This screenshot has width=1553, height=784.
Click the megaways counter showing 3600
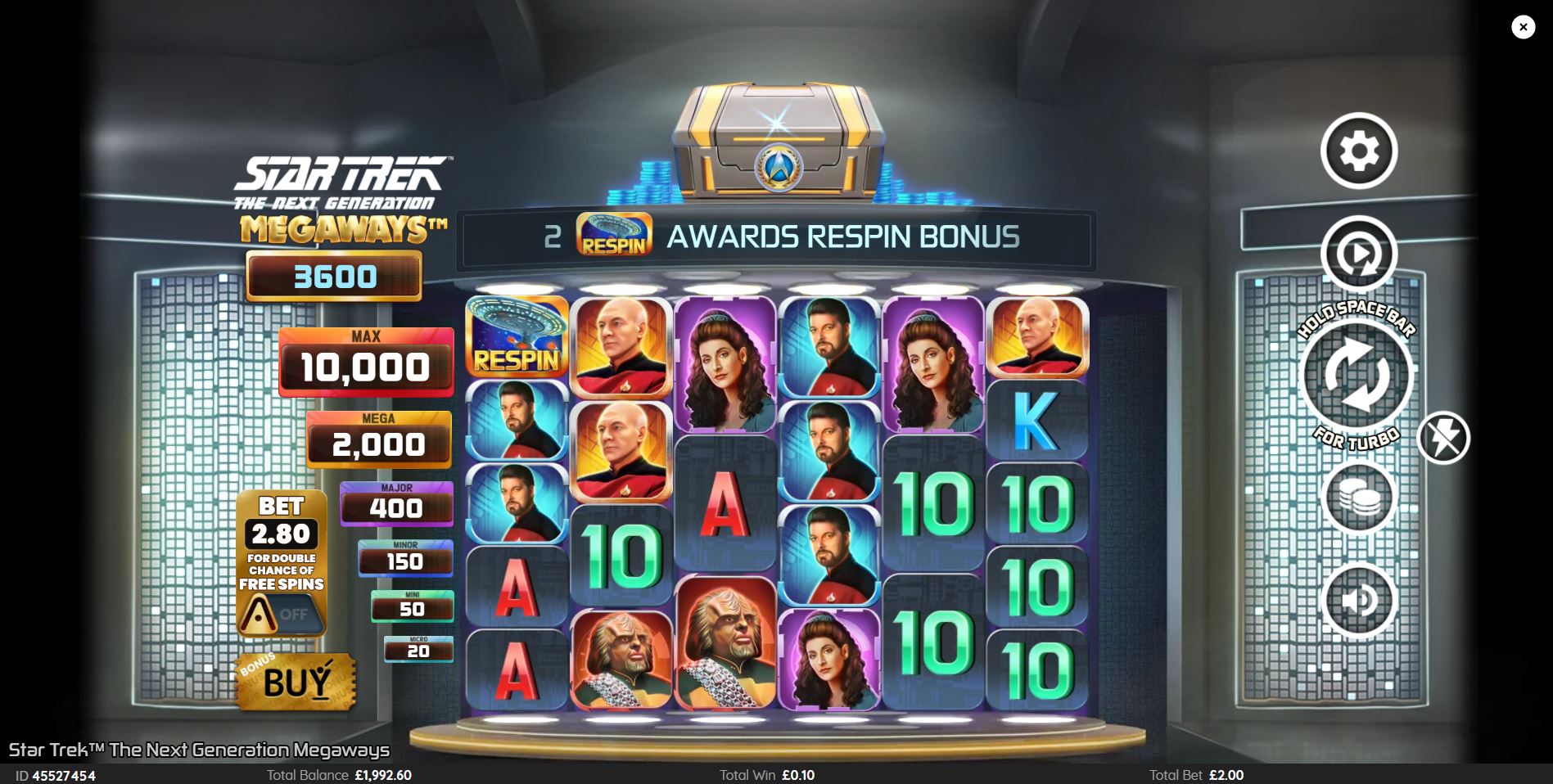pyautogui.click(x=333, y=276)
